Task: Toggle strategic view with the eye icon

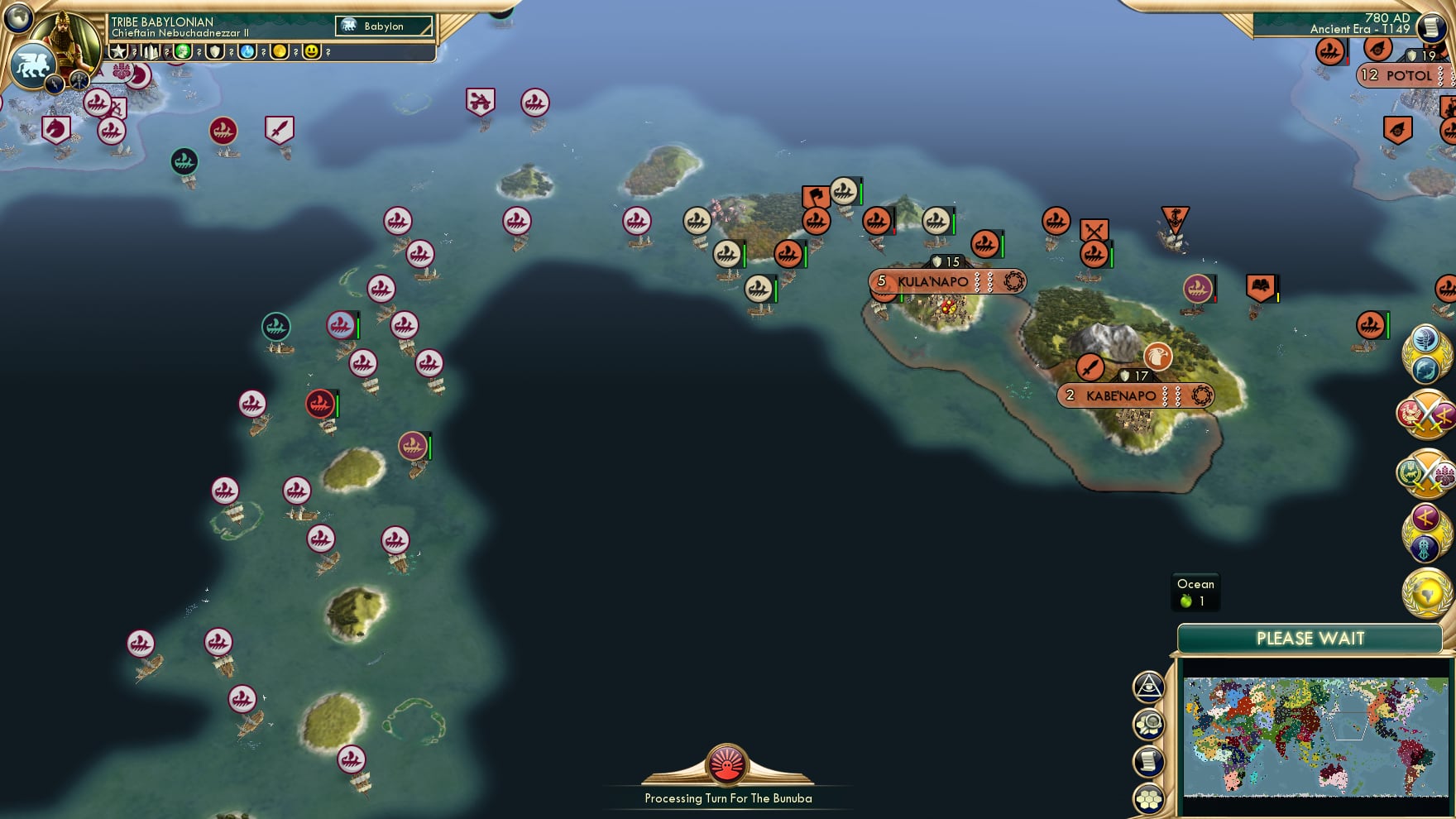Action: click(x=1150, y=687)
